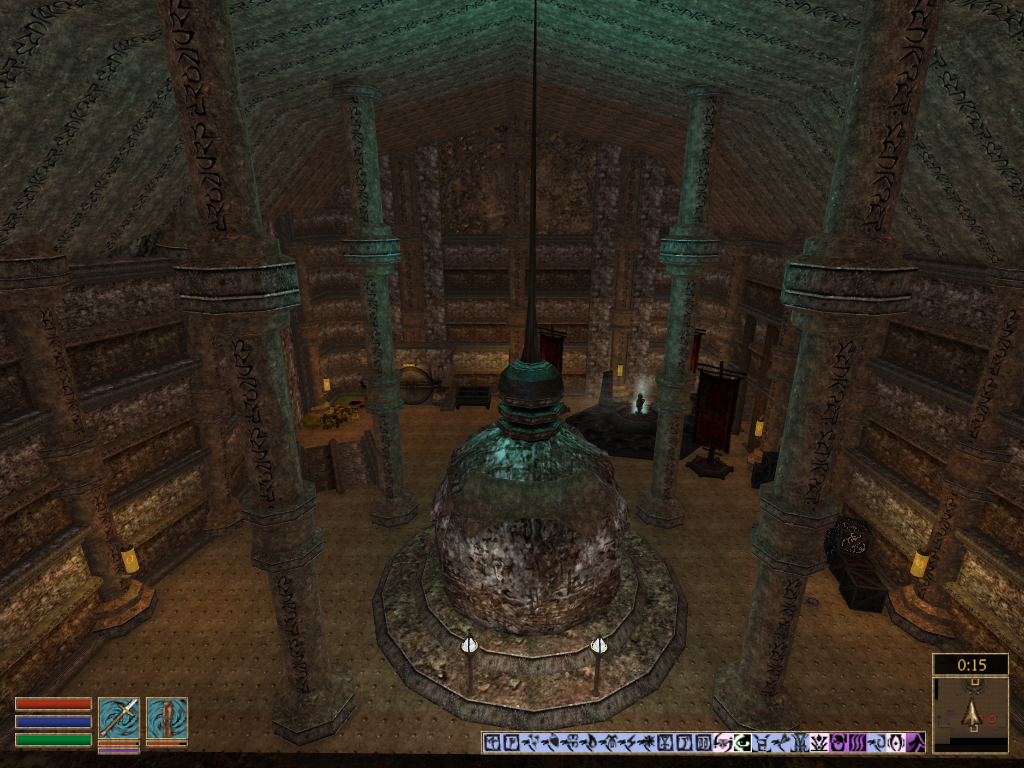Select the first icon in active effects bar
The image size is (1024, 768).
point(491,743)
